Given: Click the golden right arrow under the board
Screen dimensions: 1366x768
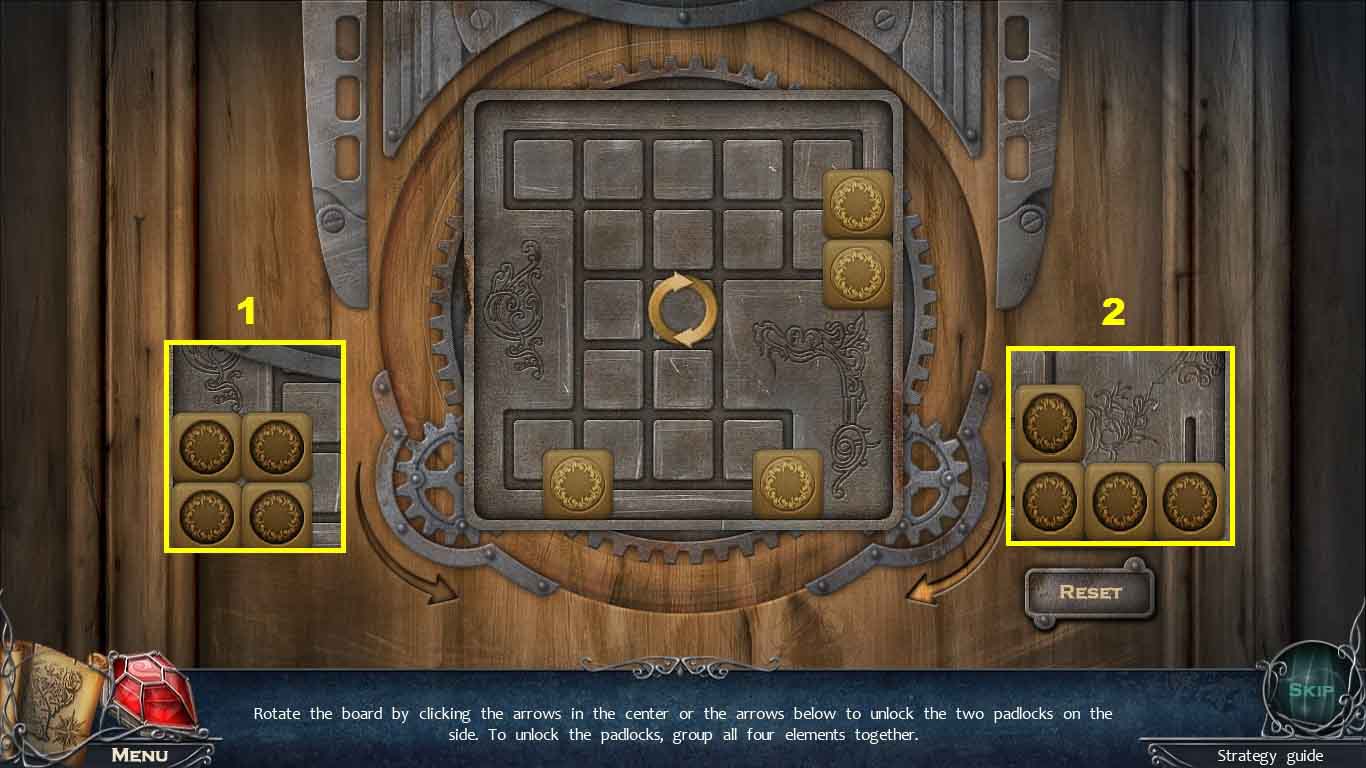Looking at the screenshot, I should click(925, 590).
